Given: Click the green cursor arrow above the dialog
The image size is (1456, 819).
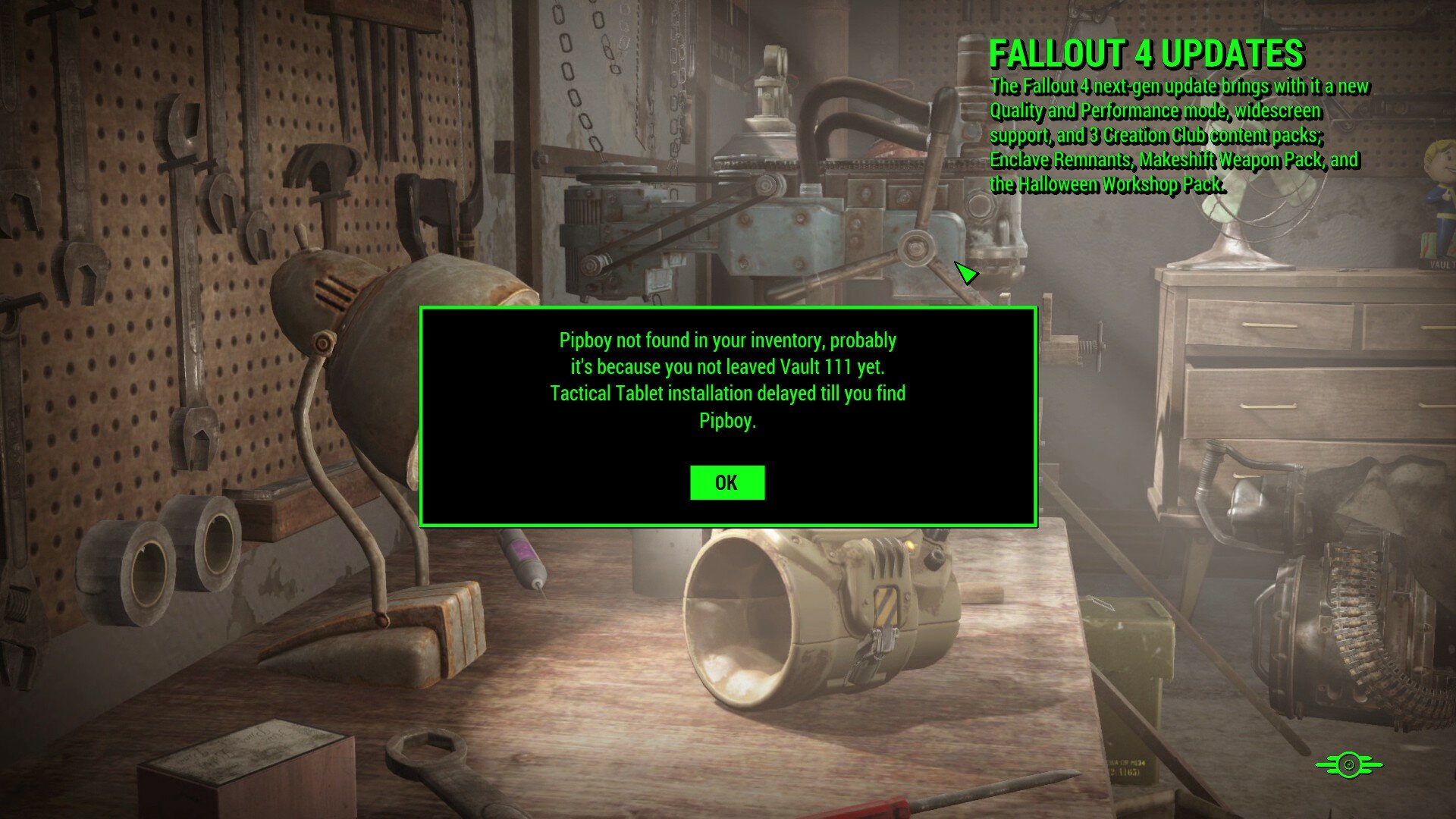Looking at the screenshot, I should pos(965,273).
